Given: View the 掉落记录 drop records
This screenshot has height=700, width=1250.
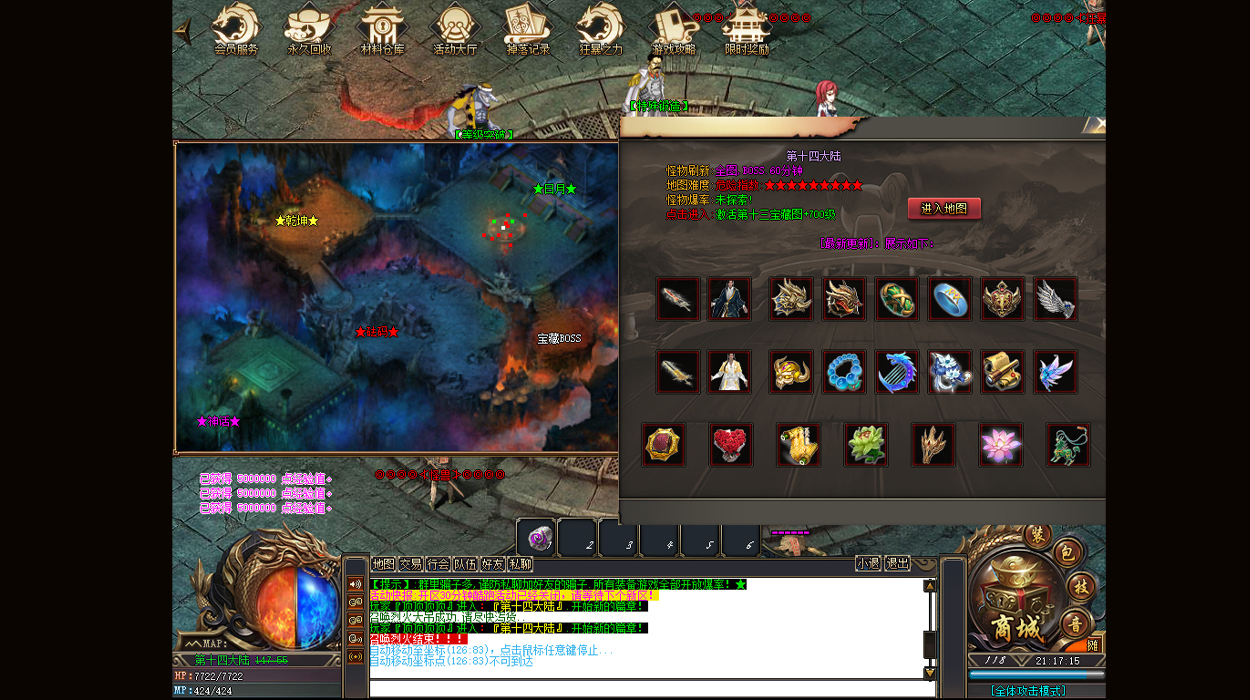Looking at the screenshot, I should 528,28.
